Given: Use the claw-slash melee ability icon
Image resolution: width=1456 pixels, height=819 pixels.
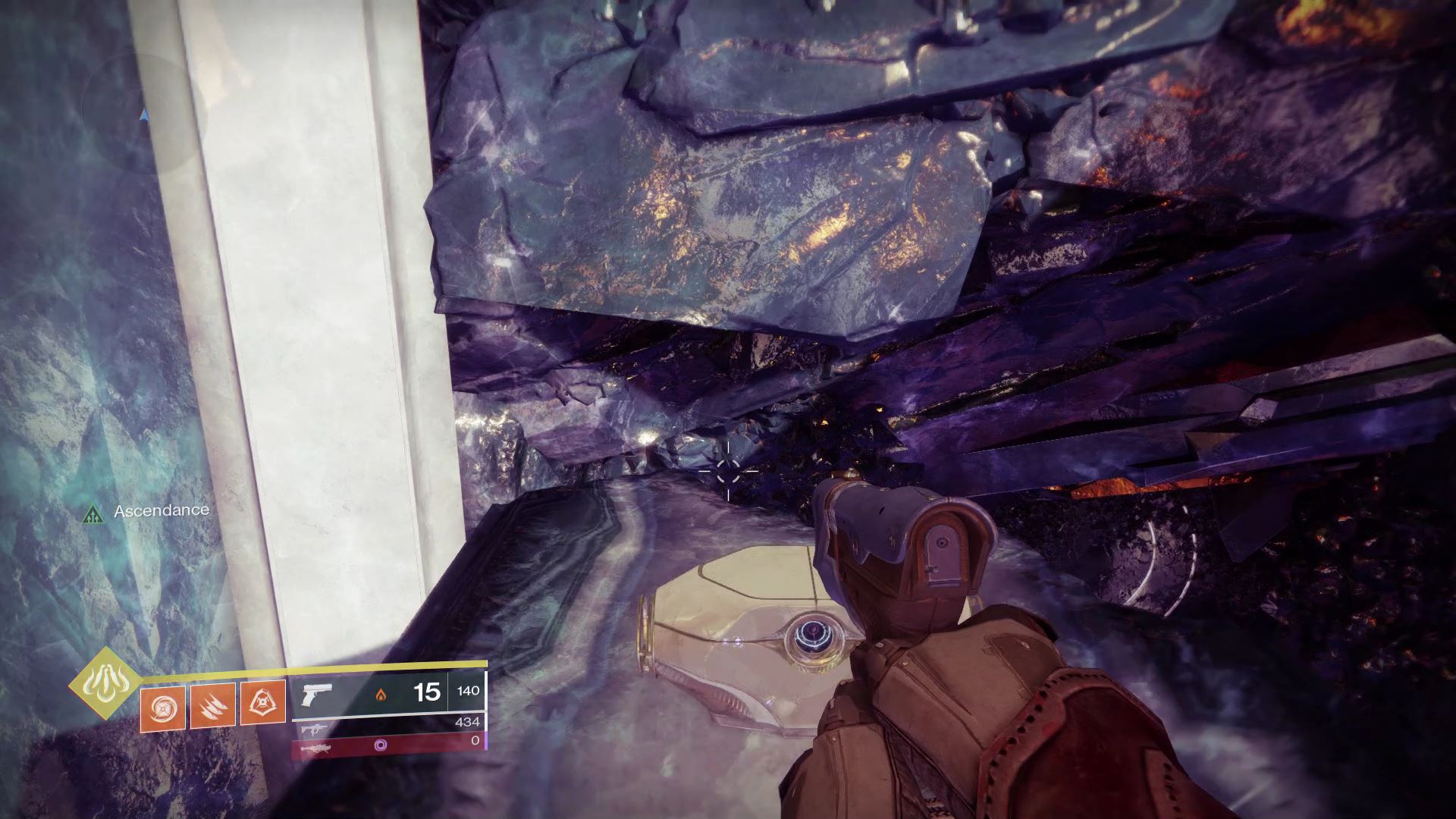Looking at the screenshot, I should coord(213,706).
